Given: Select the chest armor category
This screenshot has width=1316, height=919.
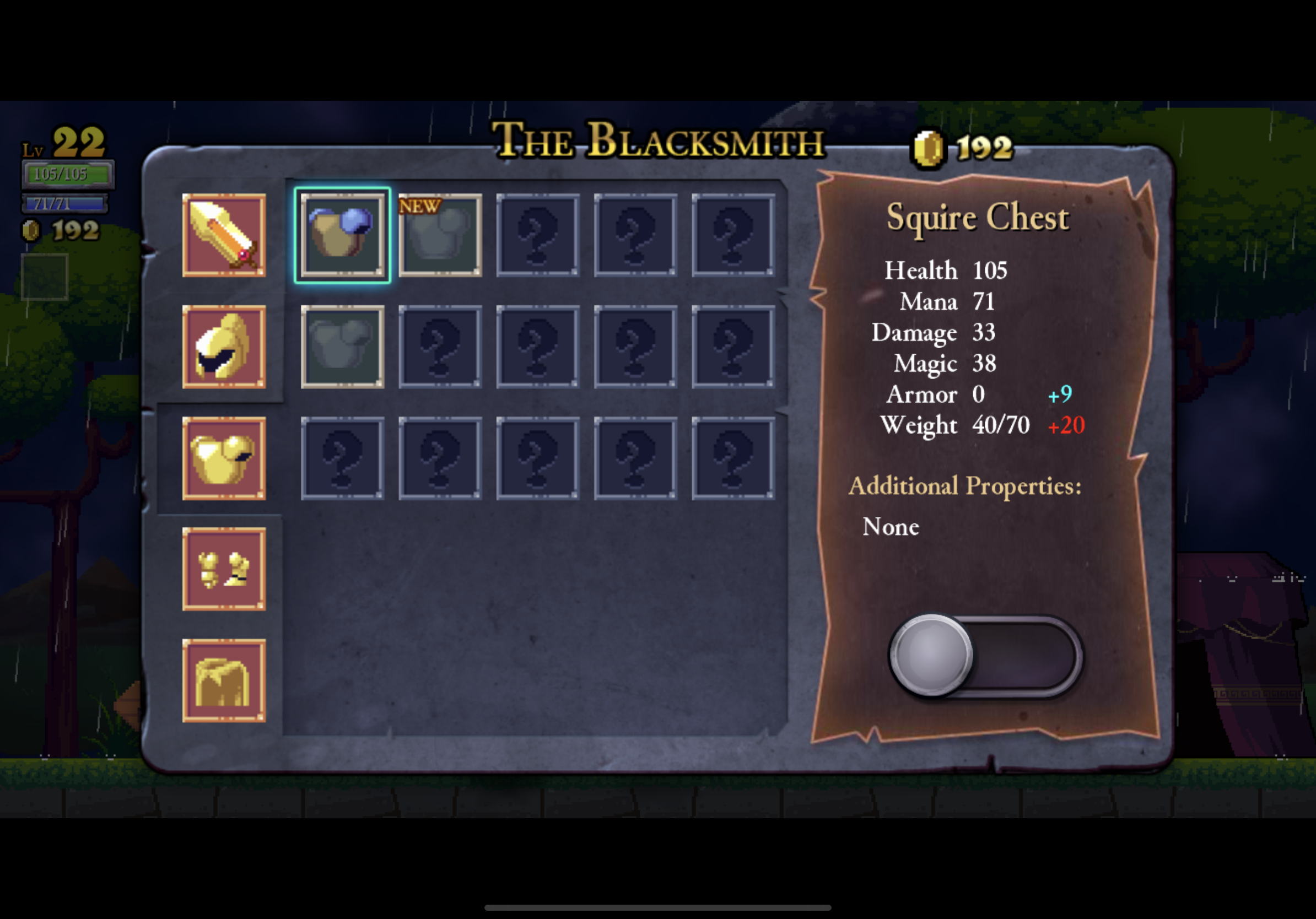Looking at the screenshot, I should tap(224, 458).
